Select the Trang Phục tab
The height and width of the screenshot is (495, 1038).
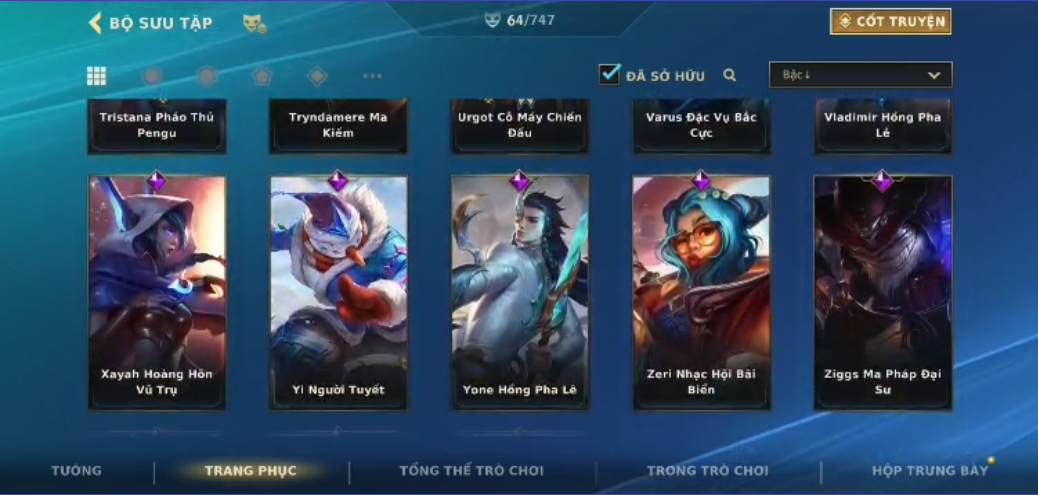pos(250,470)
